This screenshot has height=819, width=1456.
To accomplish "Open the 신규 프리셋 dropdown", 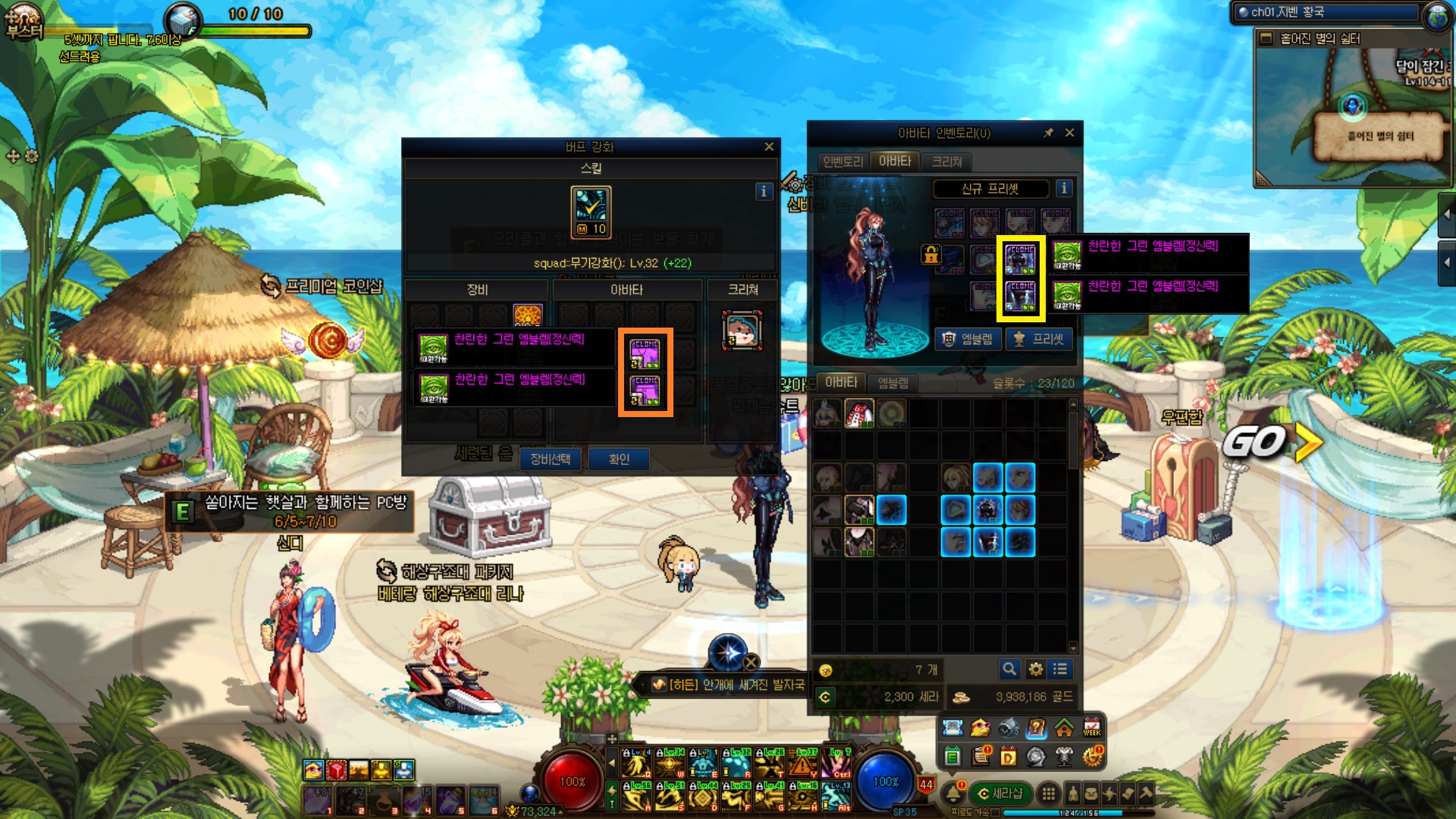I will tap(990, 189).
